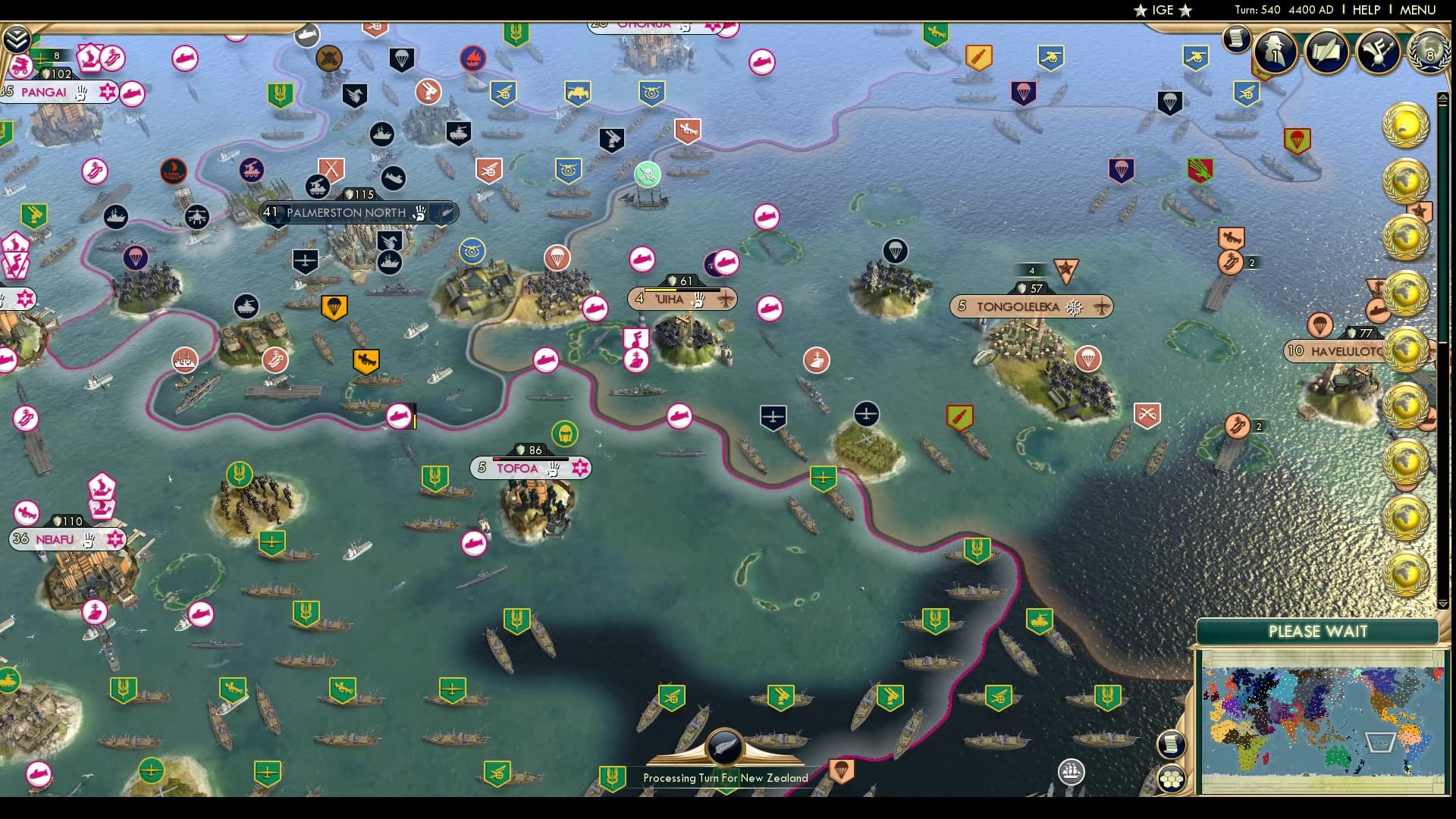Open HELP from the top bar

point(1364,10)
